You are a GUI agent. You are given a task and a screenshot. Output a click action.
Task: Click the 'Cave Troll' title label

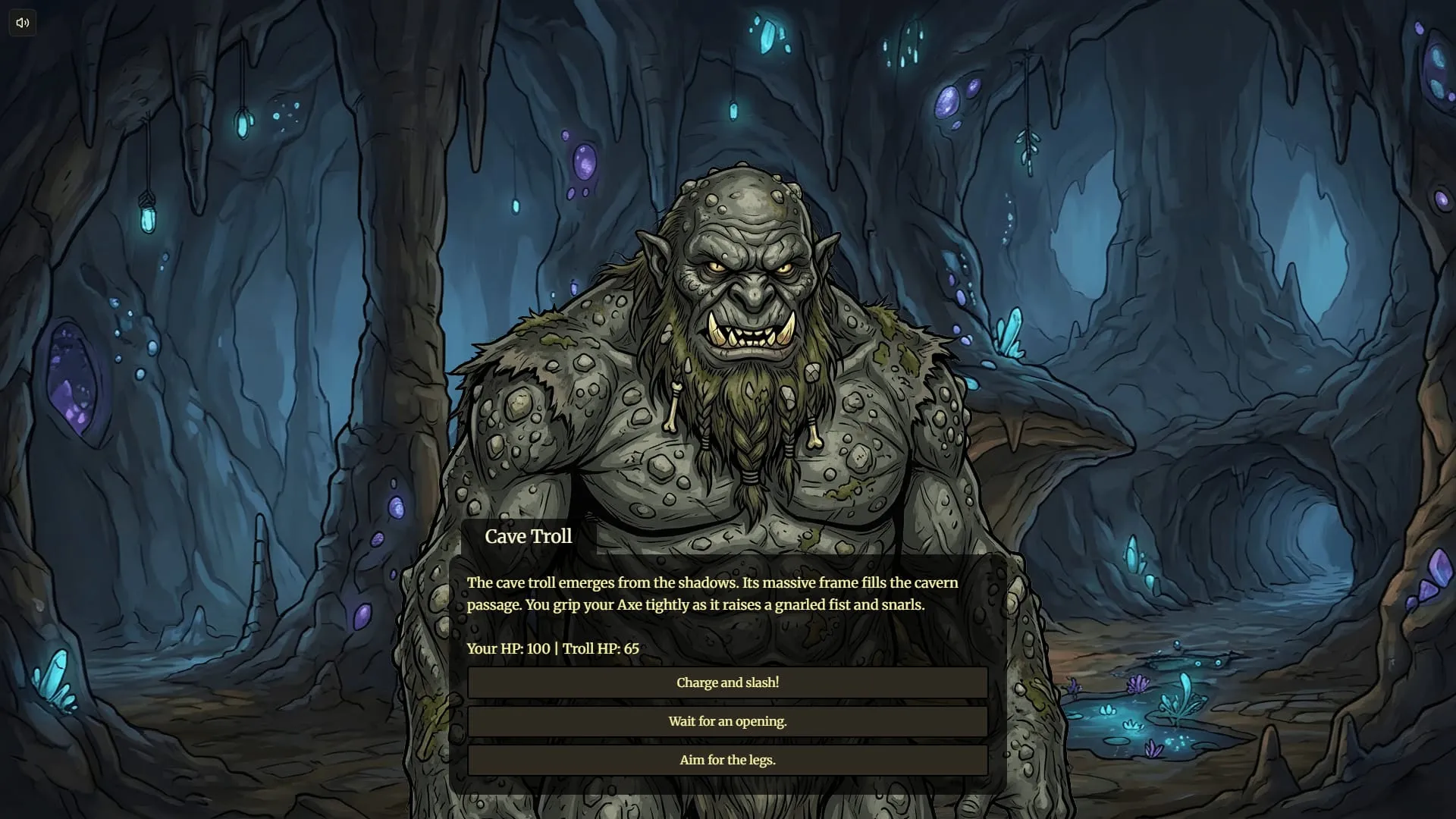[x=529, y=537]
